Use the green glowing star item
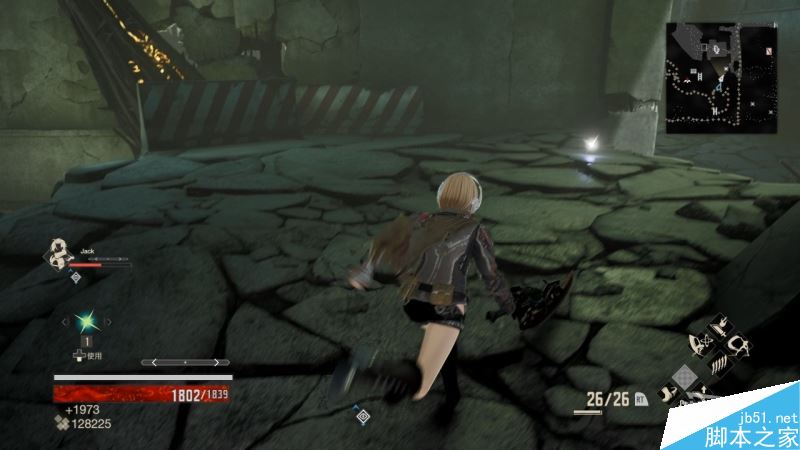The image size is (800, 450). coord(87,321)
